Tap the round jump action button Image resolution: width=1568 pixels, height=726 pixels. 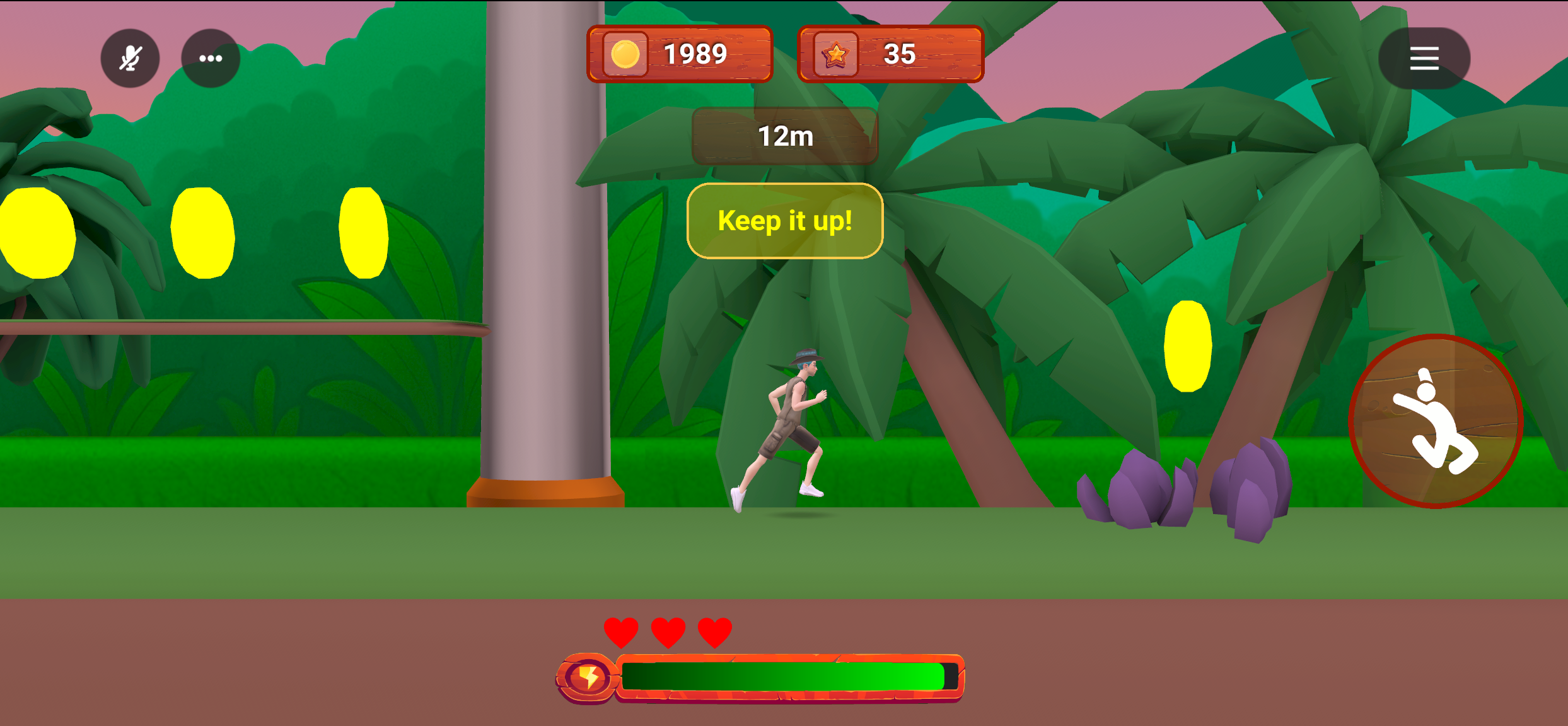point(1436,421)
